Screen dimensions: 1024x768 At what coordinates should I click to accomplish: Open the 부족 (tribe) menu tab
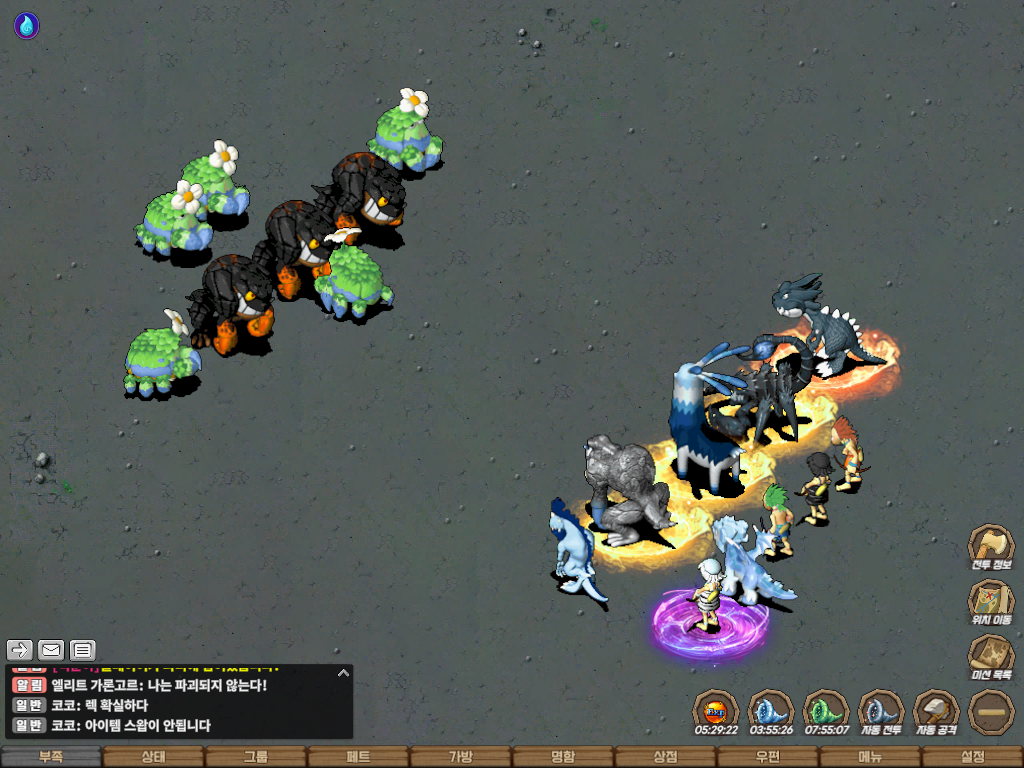pyautogui.click(x=51, y=757)
